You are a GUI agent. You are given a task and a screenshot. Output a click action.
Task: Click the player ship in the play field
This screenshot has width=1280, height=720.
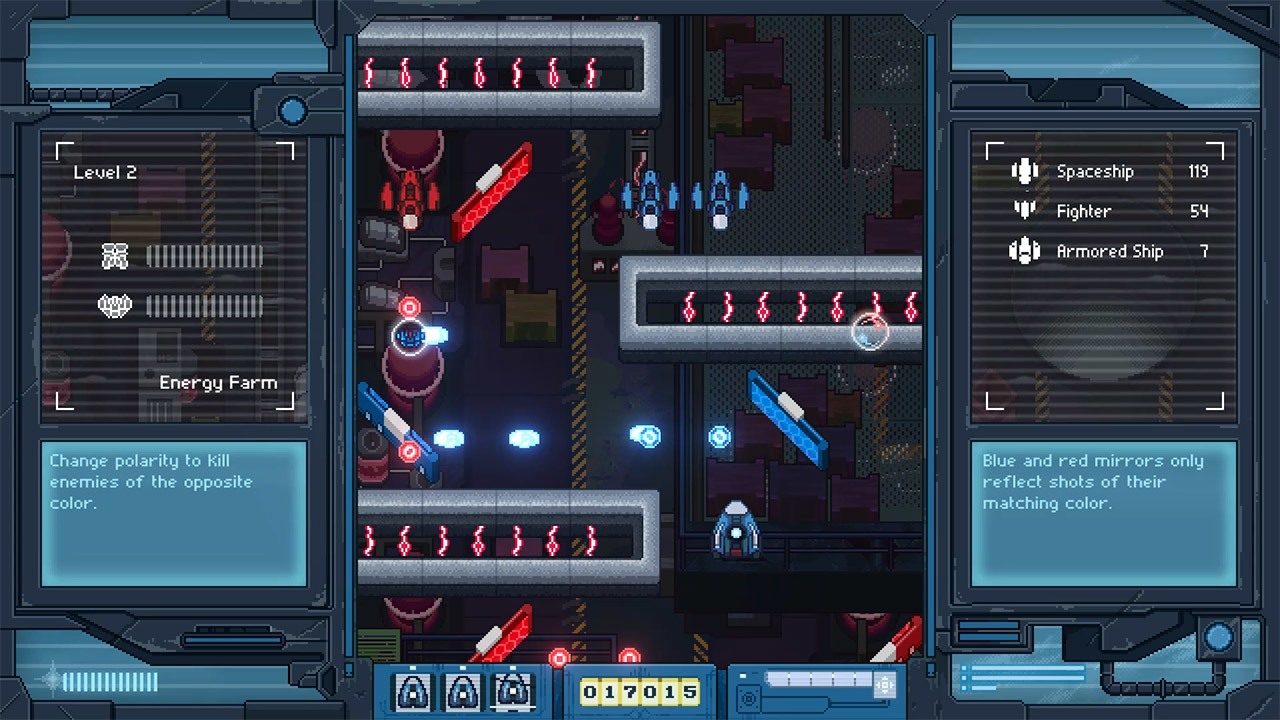(737, 530)
